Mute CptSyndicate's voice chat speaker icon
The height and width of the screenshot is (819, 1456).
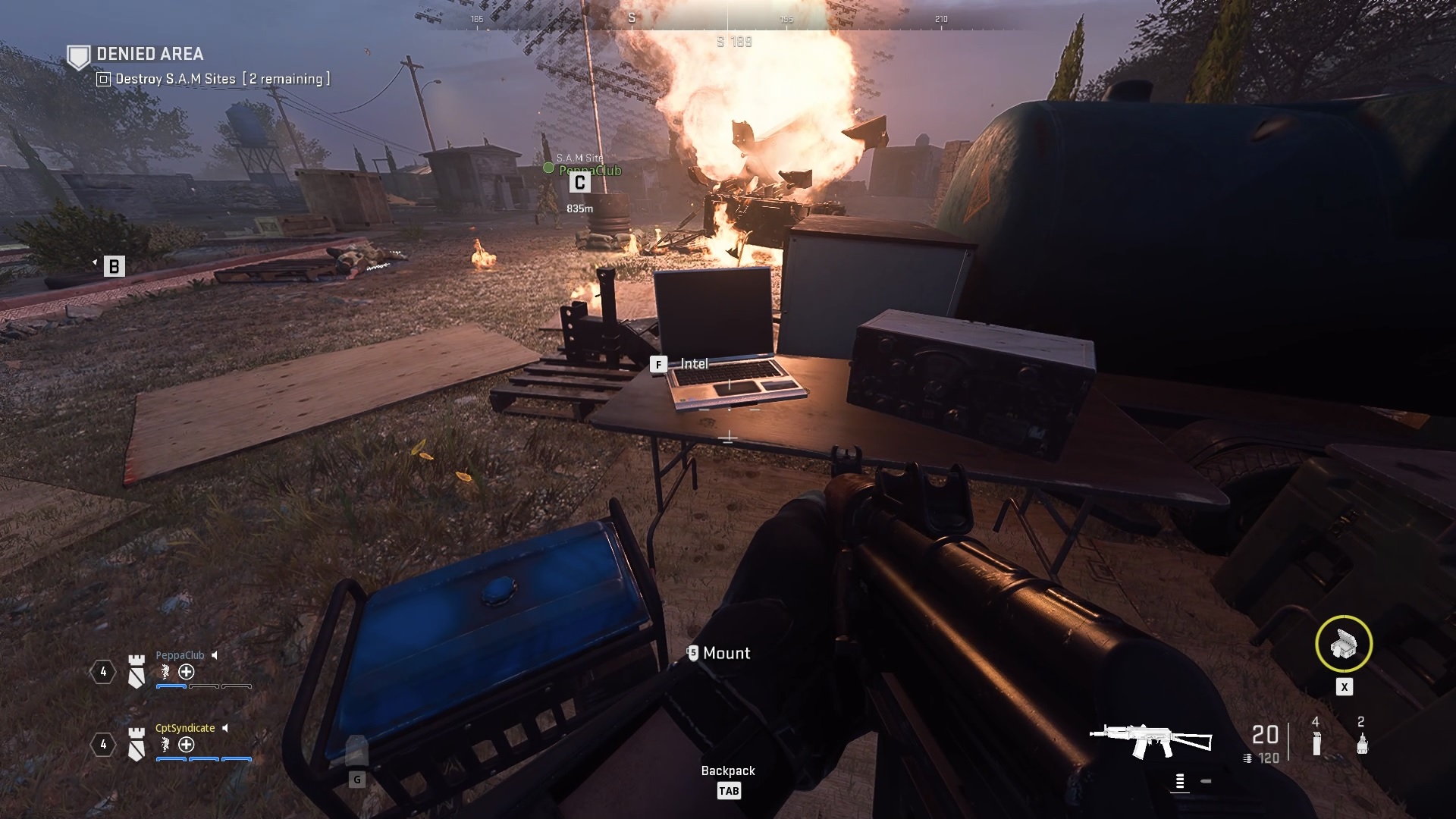224,728
